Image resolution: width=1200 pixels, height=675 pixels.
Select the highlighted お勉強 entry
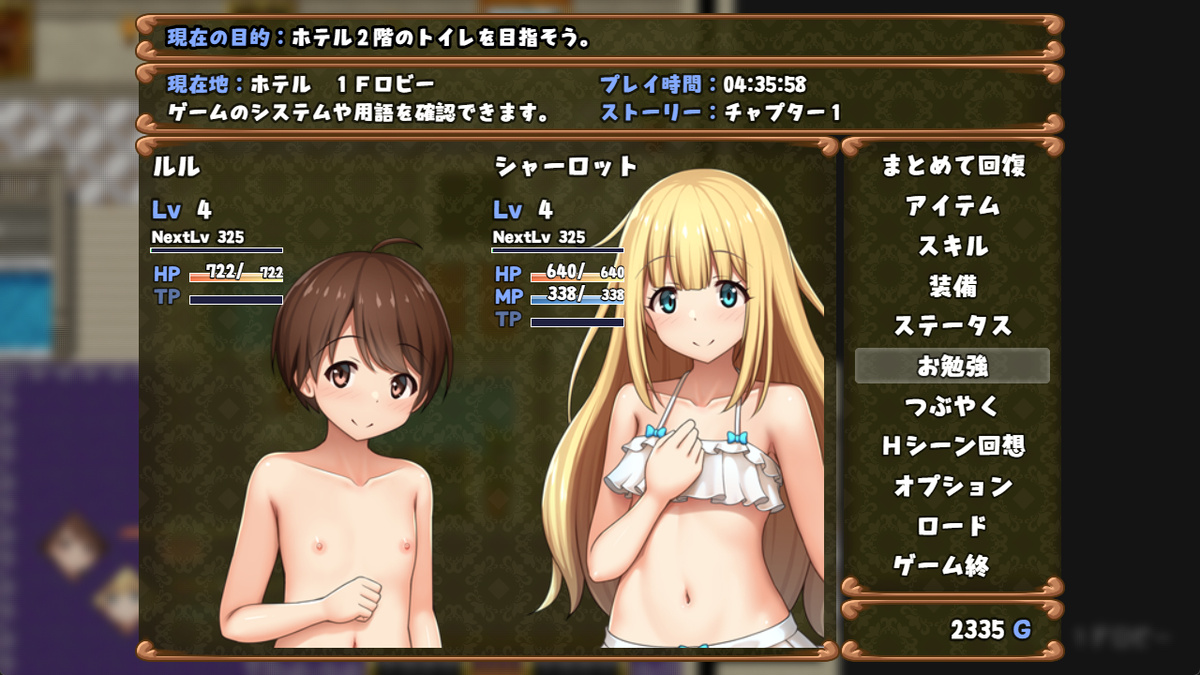(x=952, y=366)
